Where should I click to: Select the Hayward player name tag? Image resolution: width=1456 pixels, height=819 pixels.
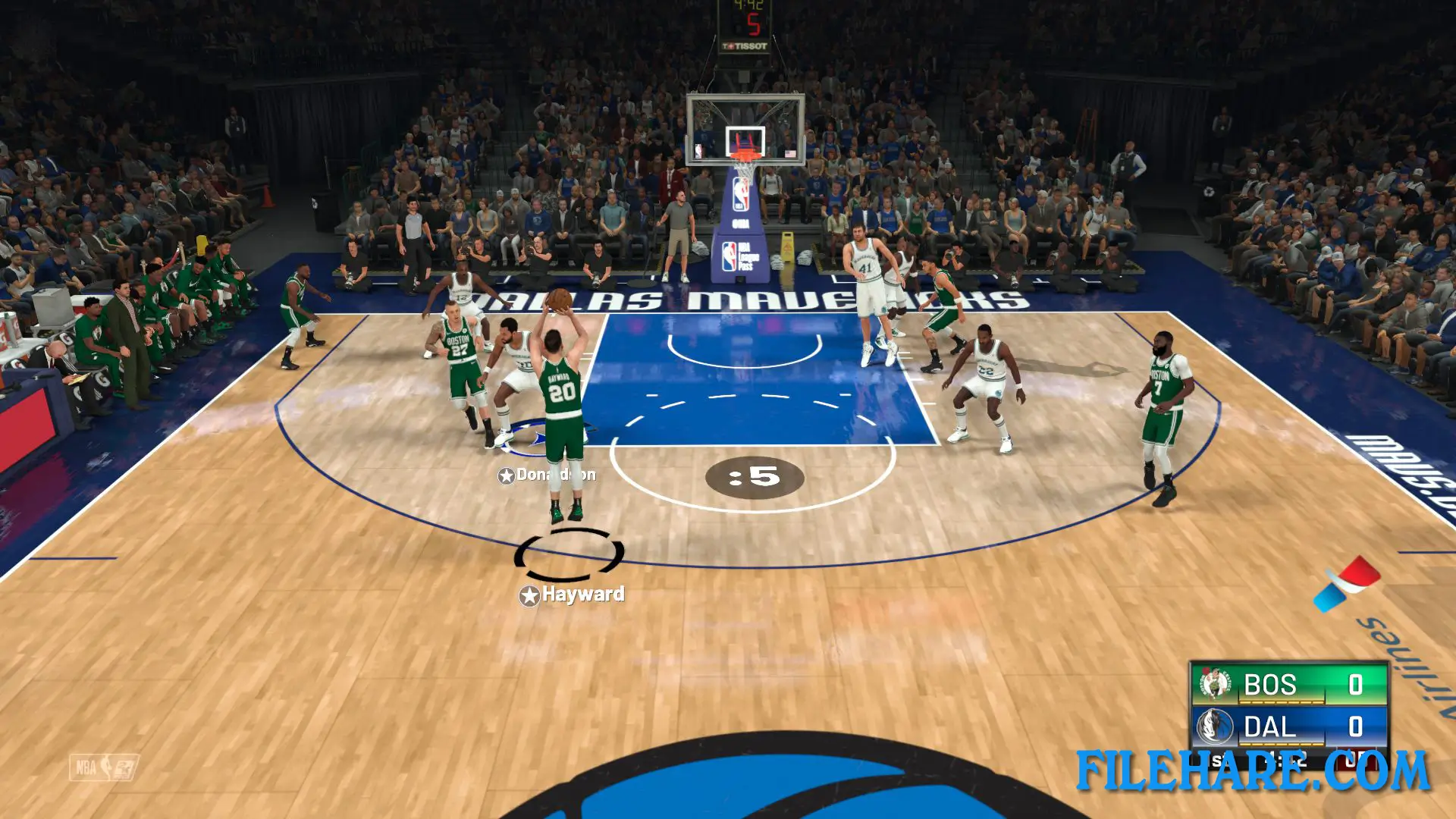pyautogui.click(x=573, y=595)
